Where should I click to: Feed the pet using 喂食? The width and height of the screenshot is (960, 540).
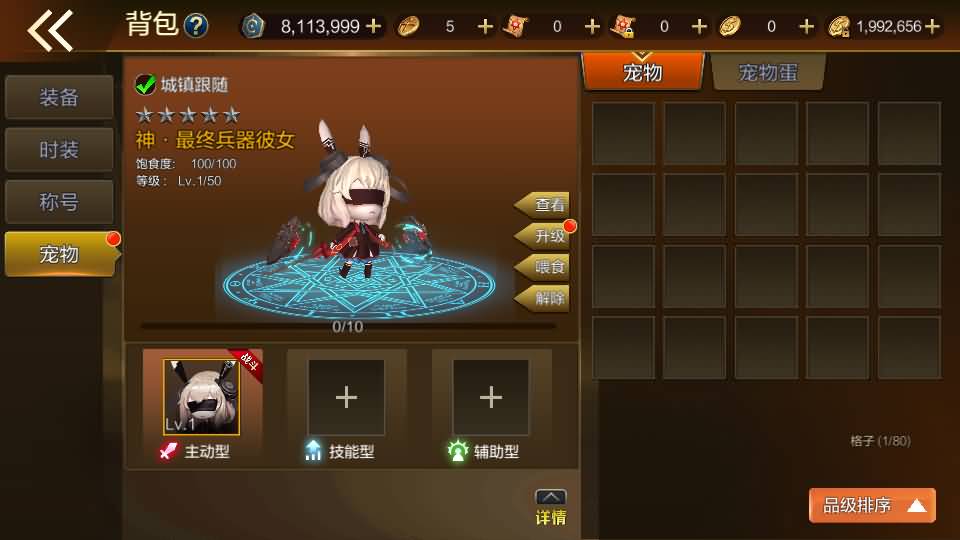click(x=545, y=267)
